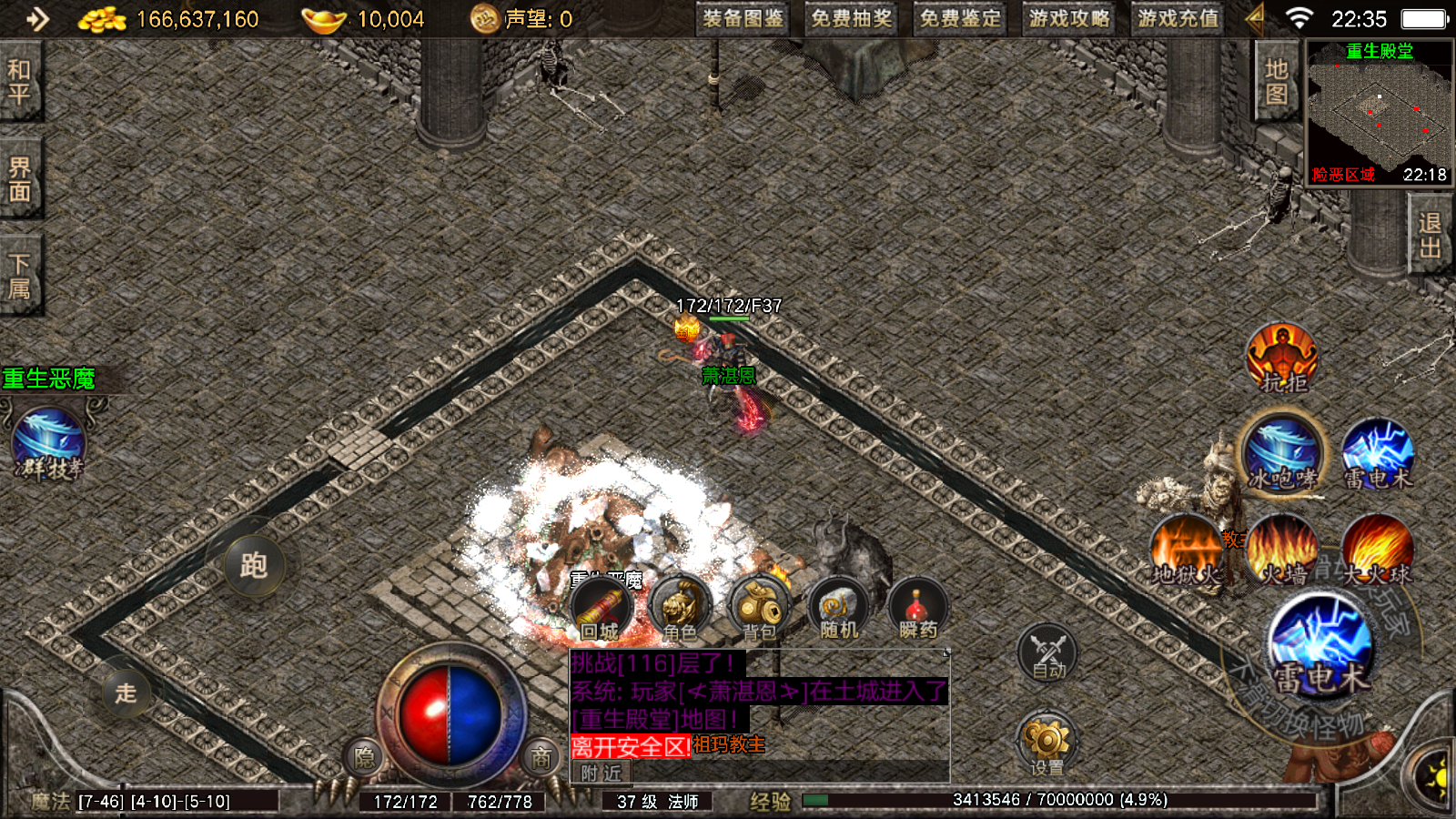Image resolution: width=1456 pixels, height=819 pixels.
Task: Cast the 抗拒 repel skill
Action: pos(1282,358)
